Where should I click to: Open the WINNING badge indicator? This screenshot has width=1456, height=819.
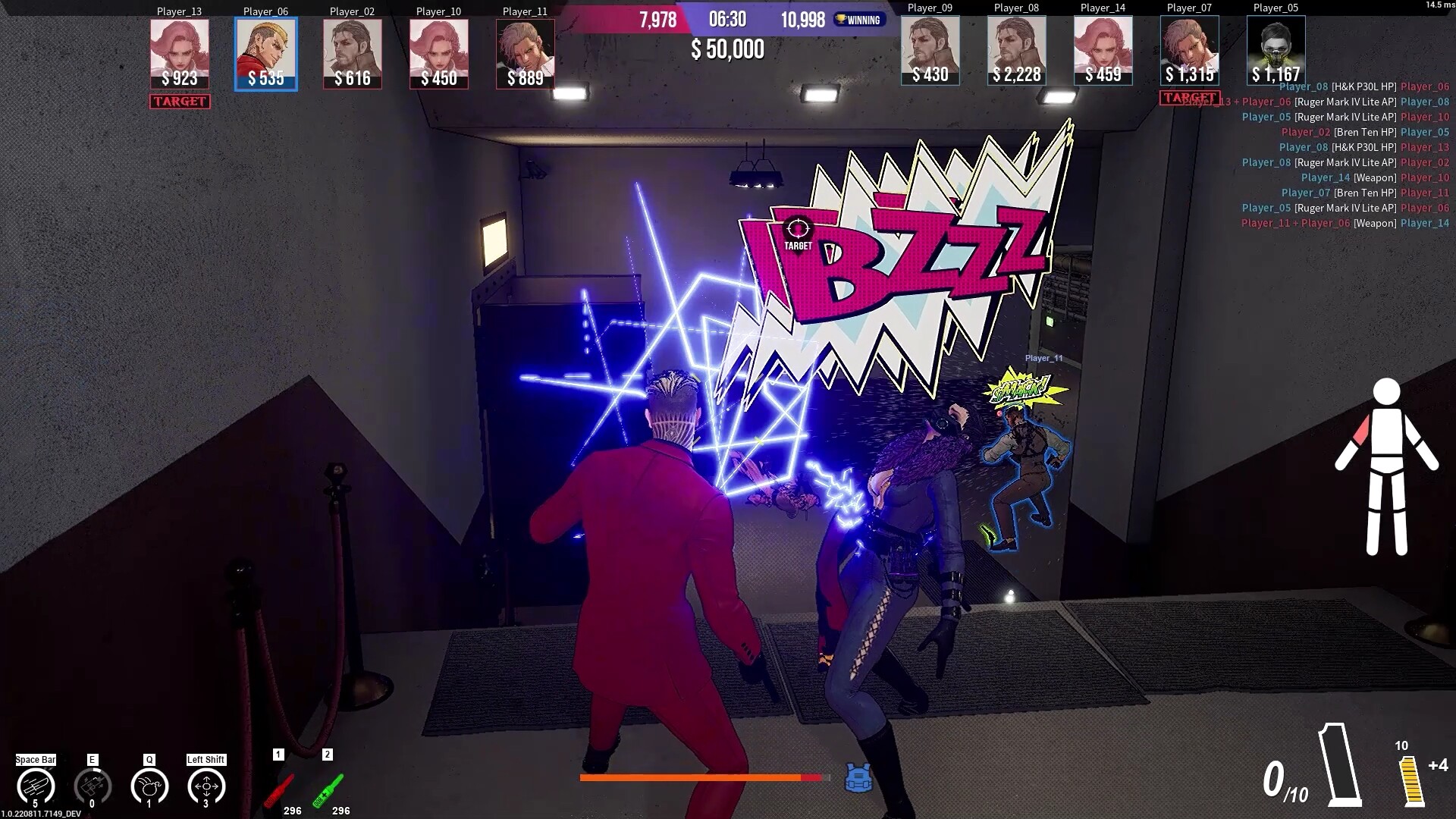[x=861, y=20]
